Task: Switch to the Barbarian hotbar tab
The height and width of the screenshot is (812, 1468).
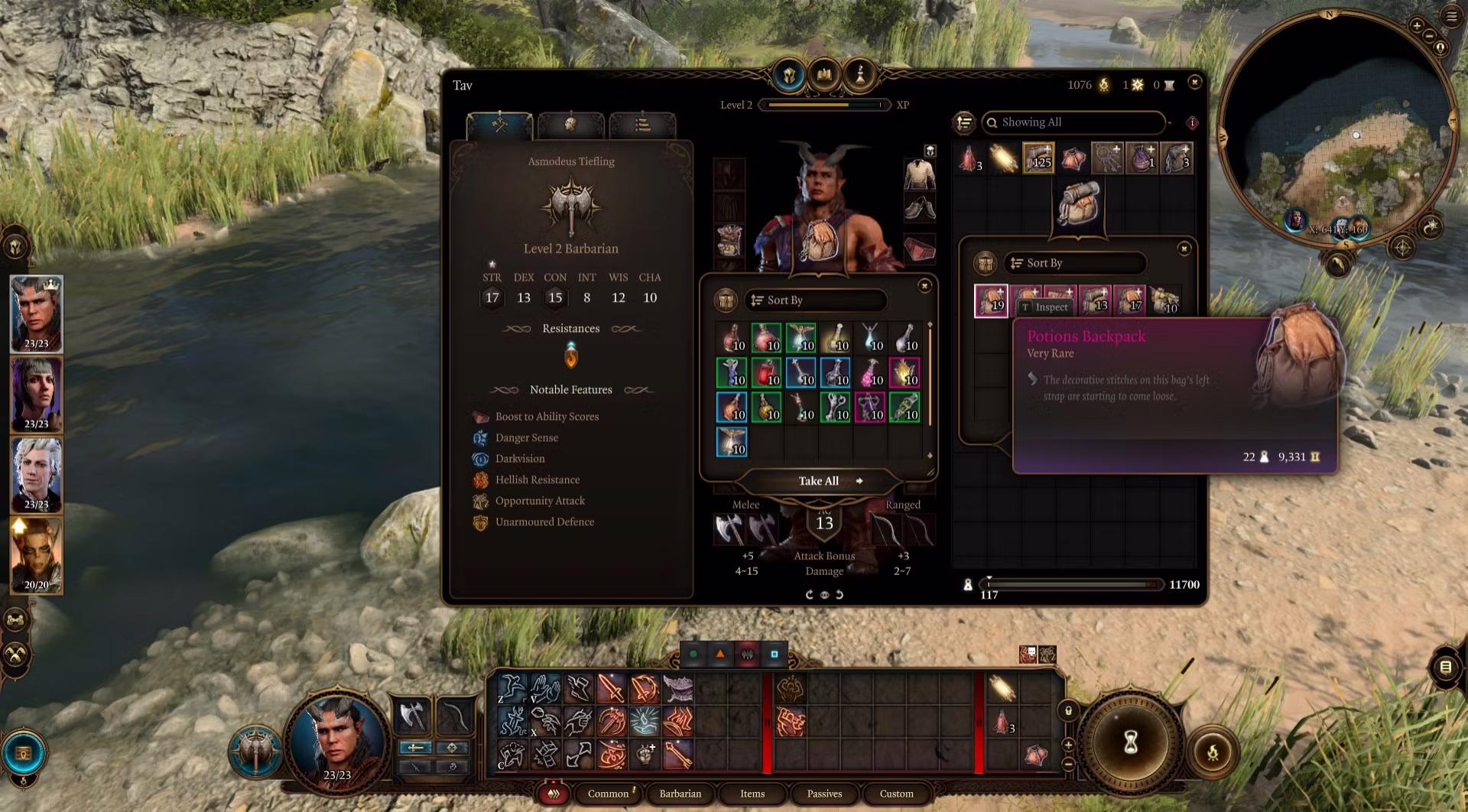Action: point(680,794)
